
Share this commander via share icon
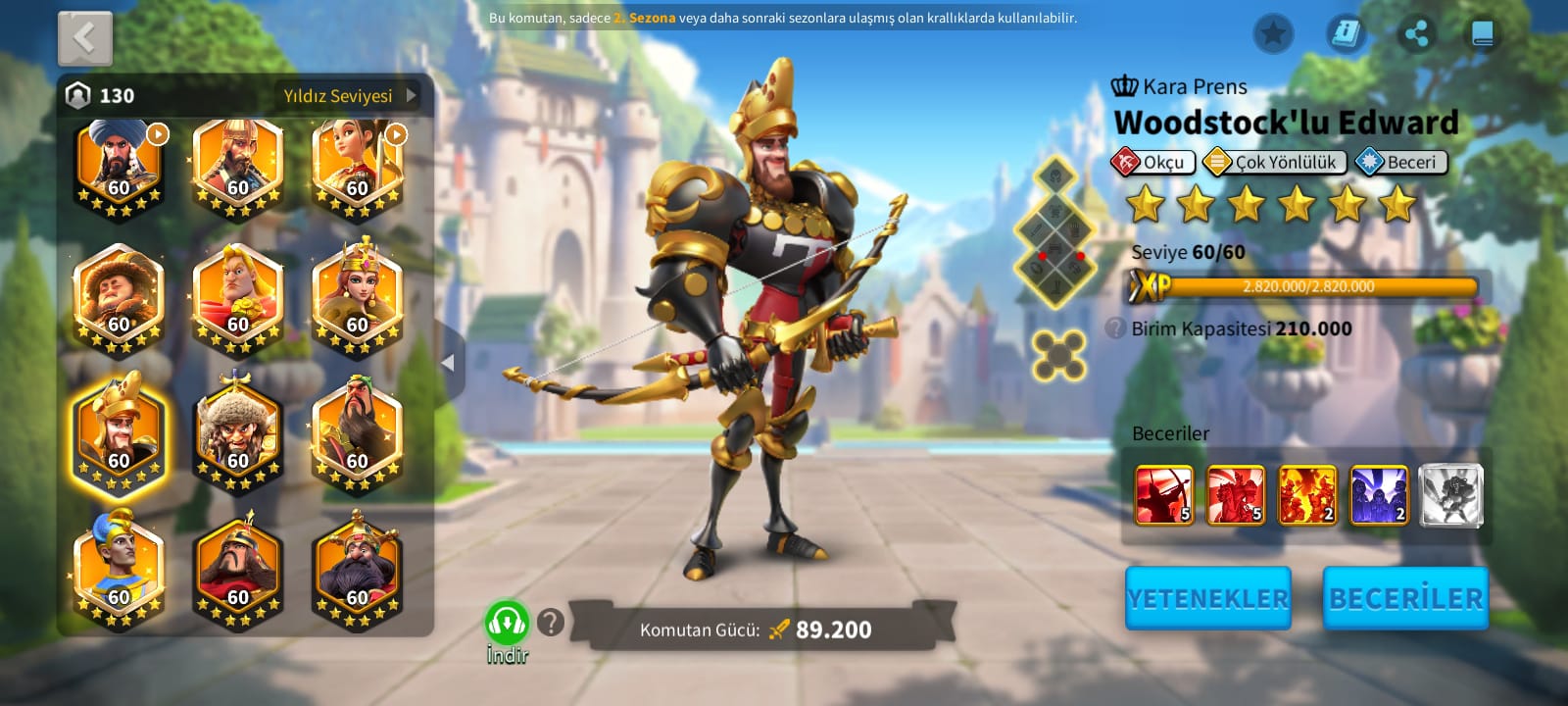click(1415, 34)
